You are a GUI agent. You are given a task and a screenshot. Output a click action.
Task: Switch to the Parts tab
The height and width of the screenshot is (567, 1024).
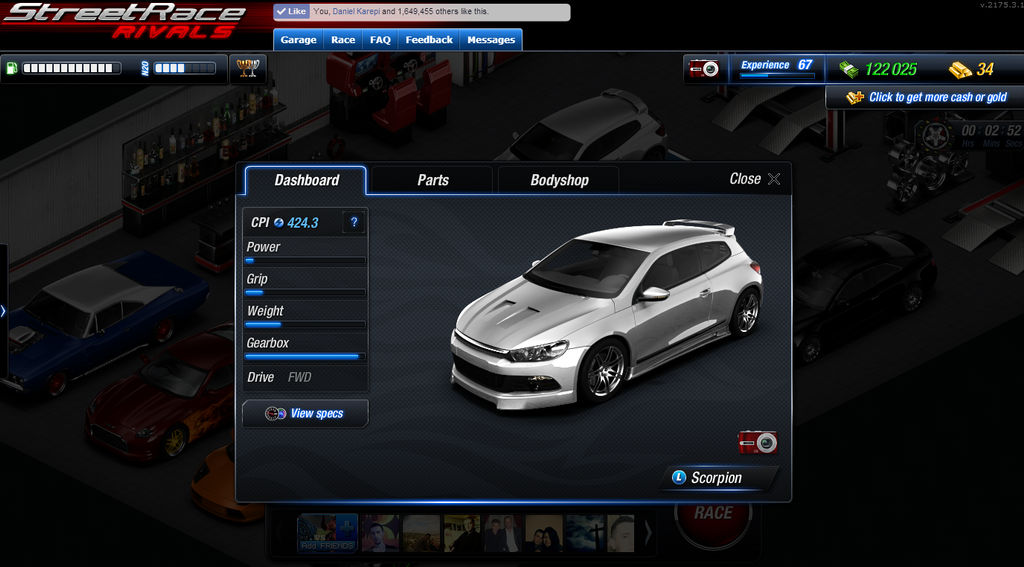(432, 180)
